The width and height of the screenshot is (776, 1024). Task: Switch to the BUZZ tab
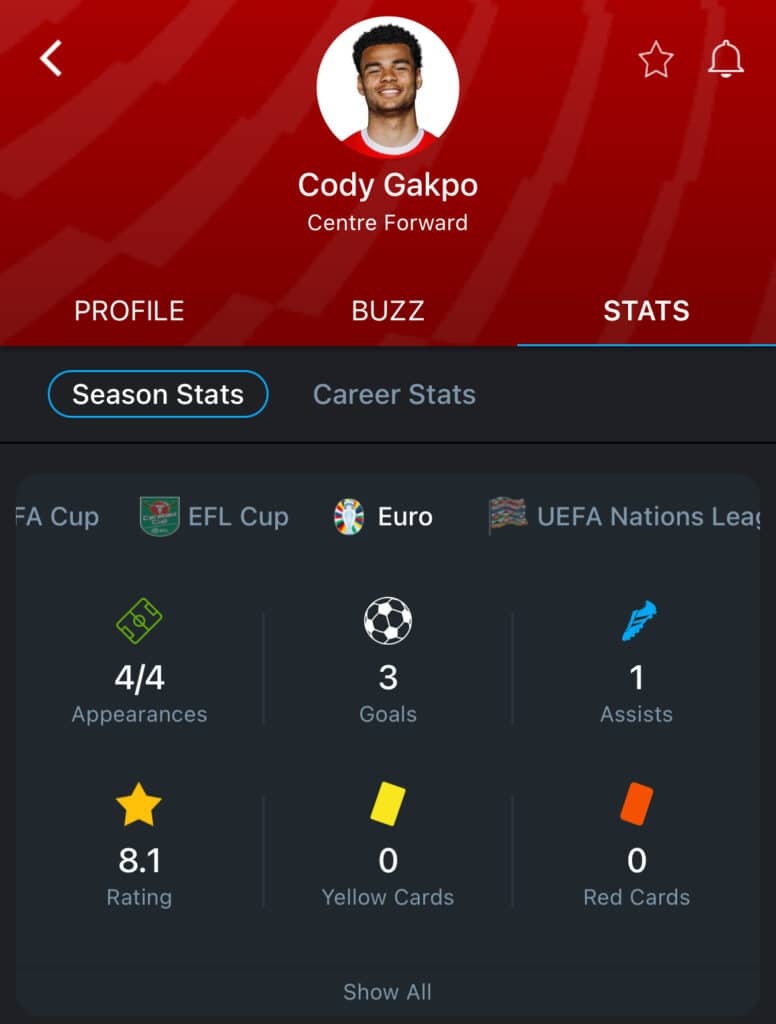tap(388, 311)
